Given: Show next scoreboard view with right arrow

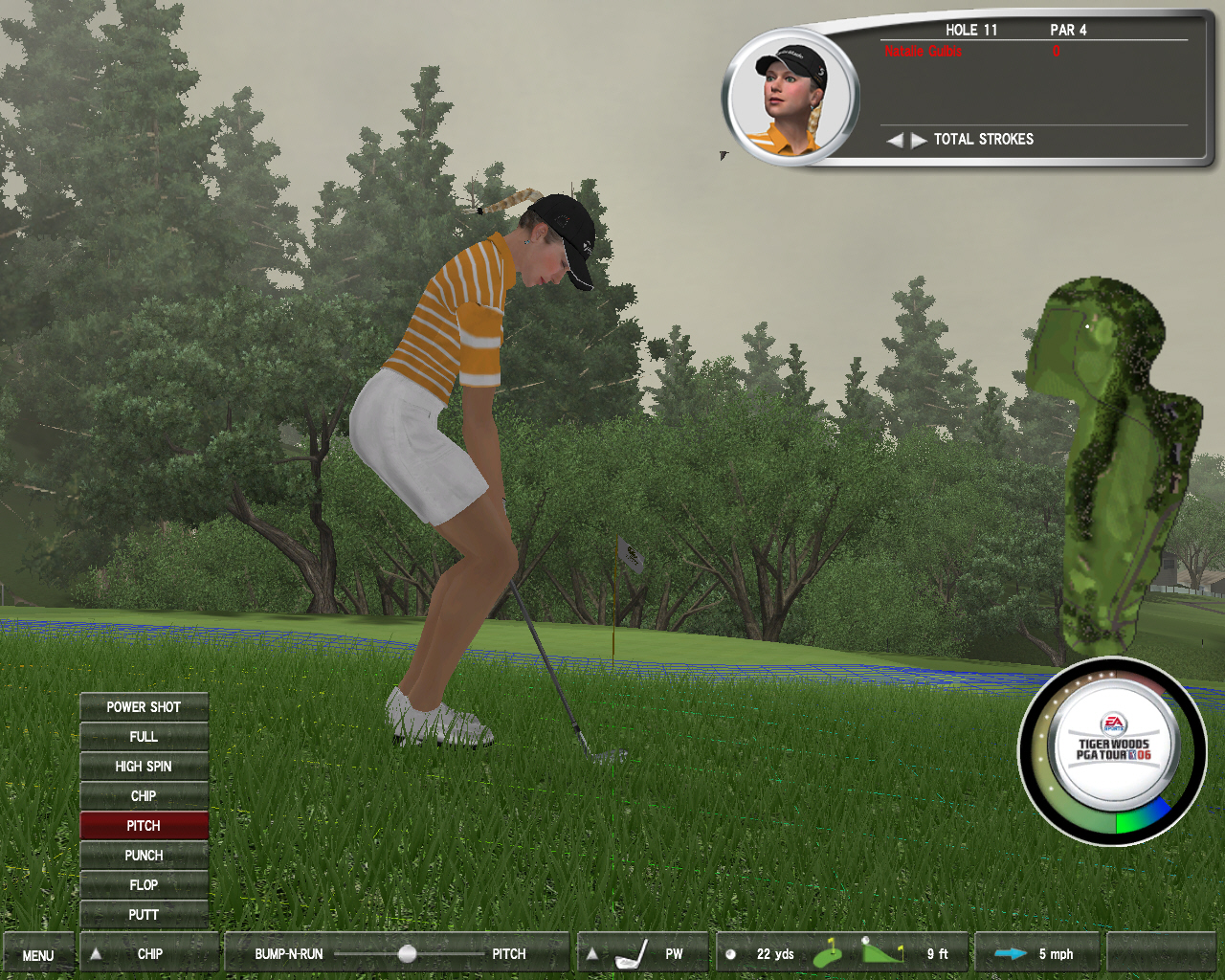Looking at the screenshot, I should (919, 140).
